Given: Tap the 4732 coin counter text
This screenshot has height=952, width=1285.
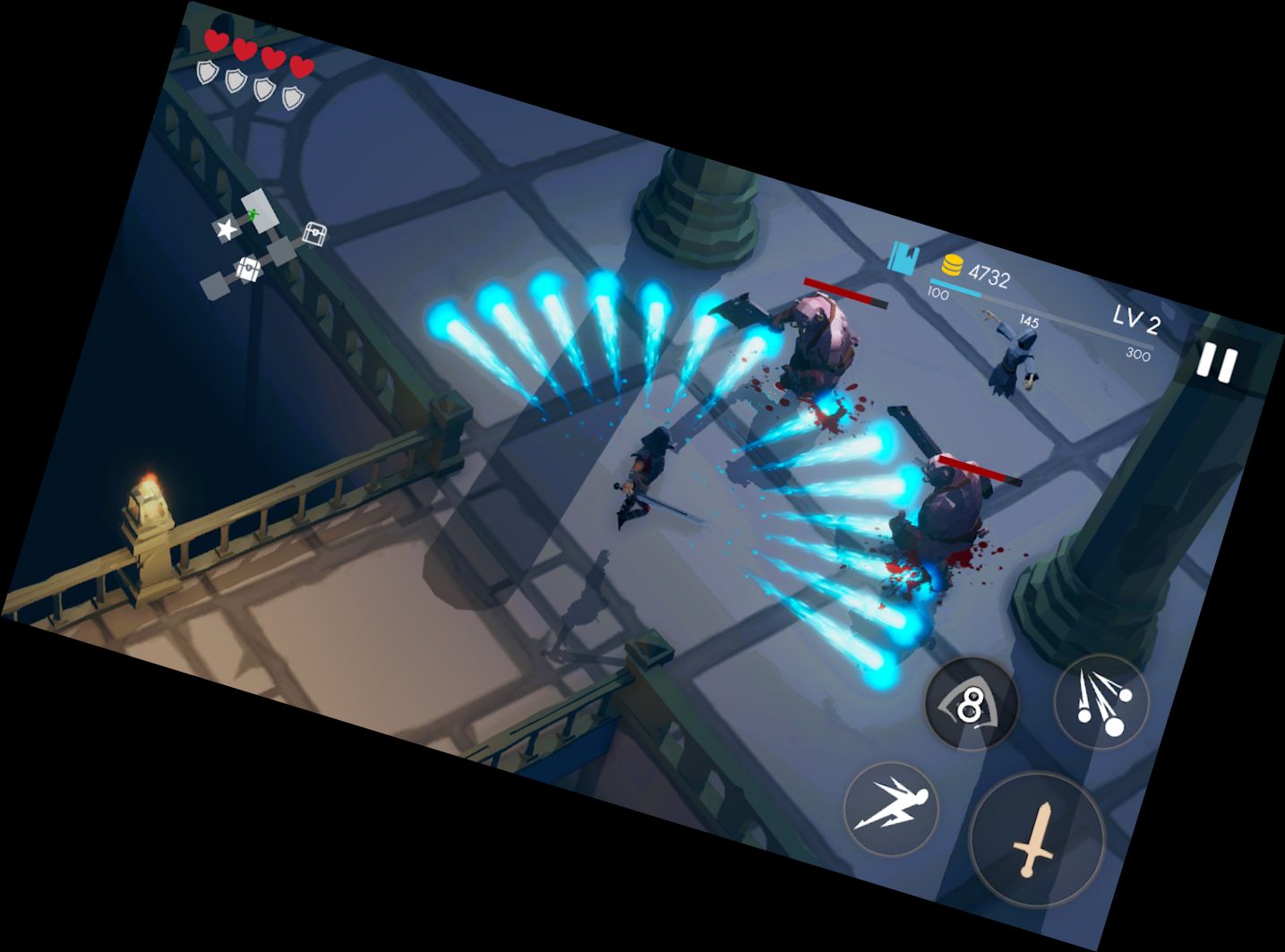Looking at the screenshot, I should click(x=989, y=275).
